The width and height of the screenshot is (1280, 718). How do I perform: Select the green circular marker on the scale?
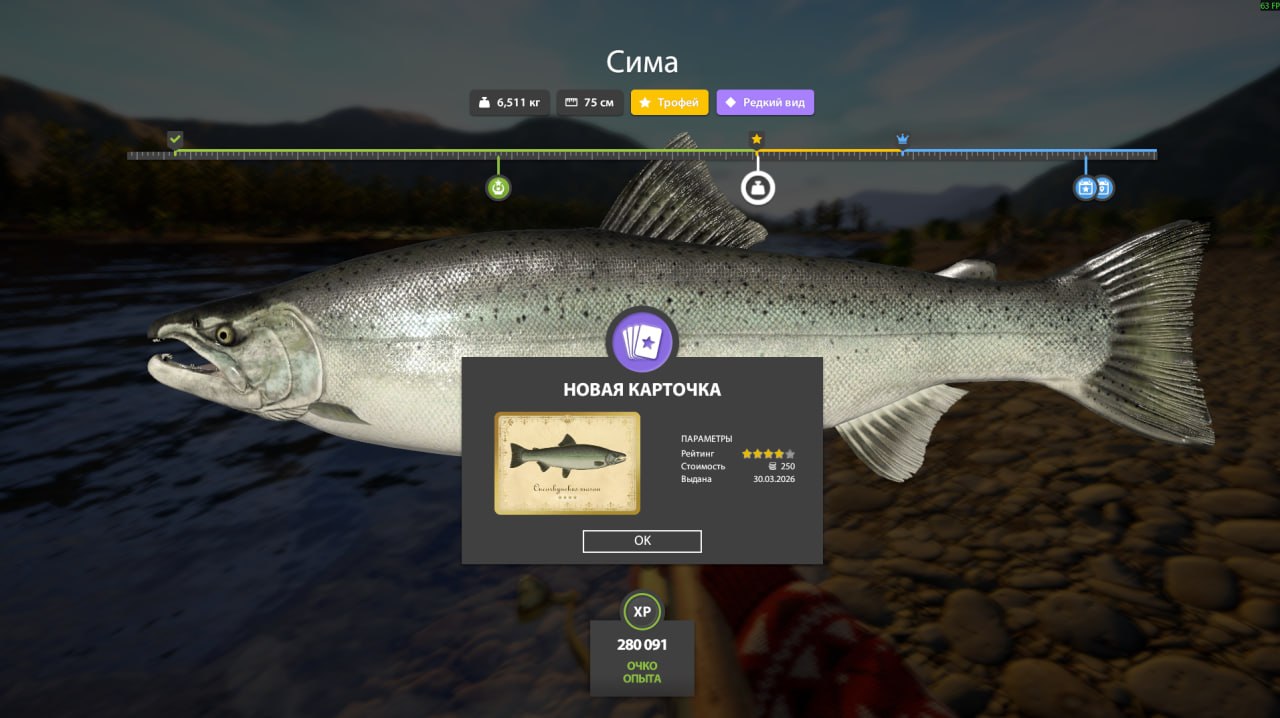(x=498, y=187)
